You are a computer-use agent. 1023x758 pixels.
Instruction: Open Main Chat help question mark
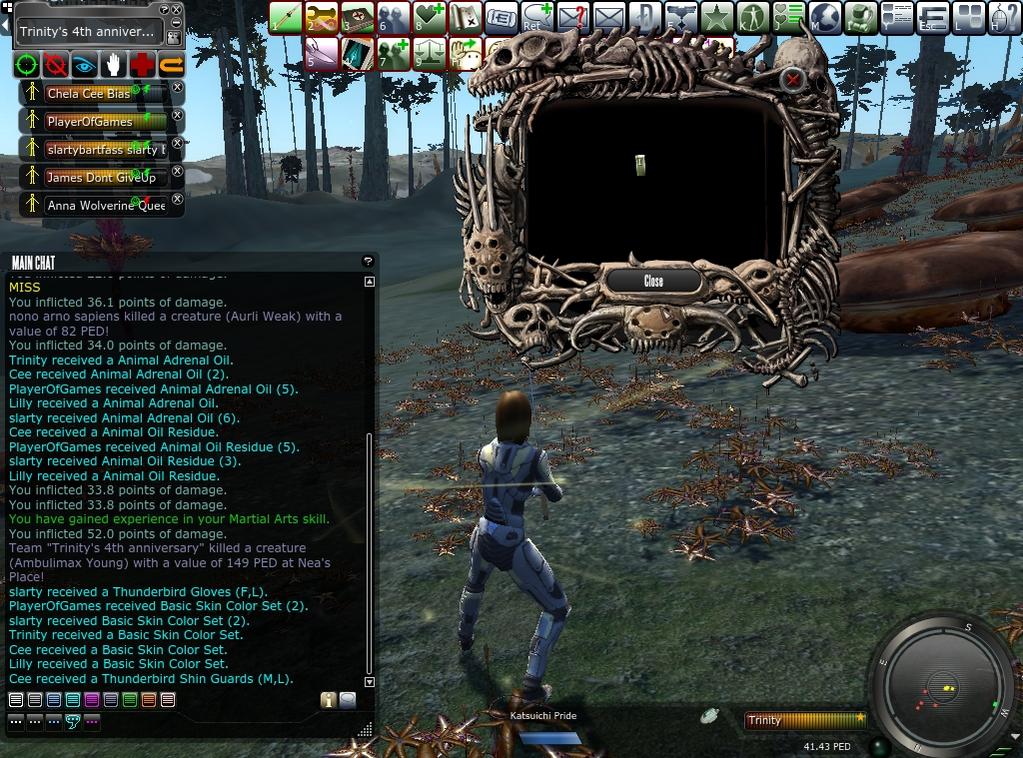[367, 261]
